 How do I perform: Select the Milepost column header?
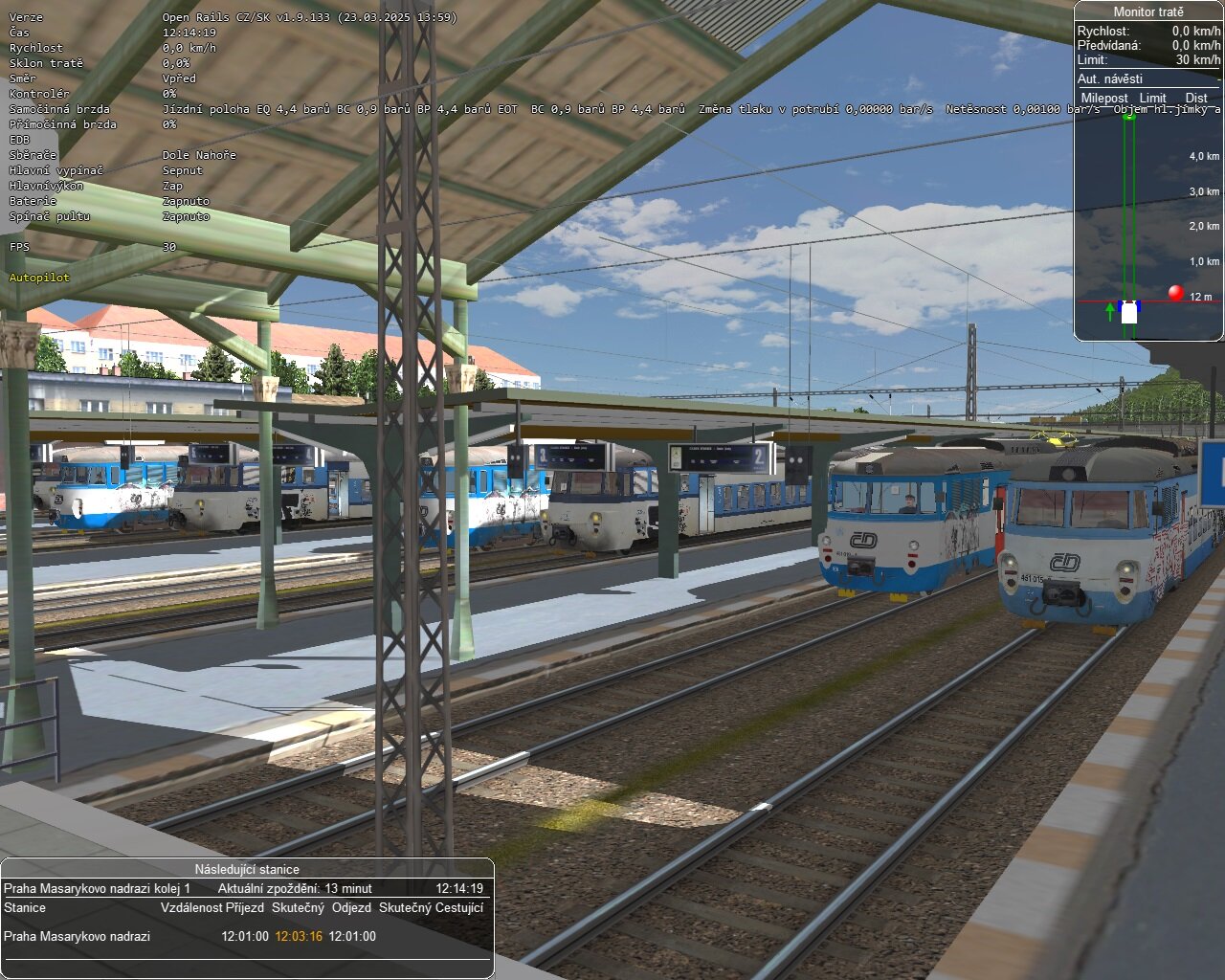[x=1103, y=98]
